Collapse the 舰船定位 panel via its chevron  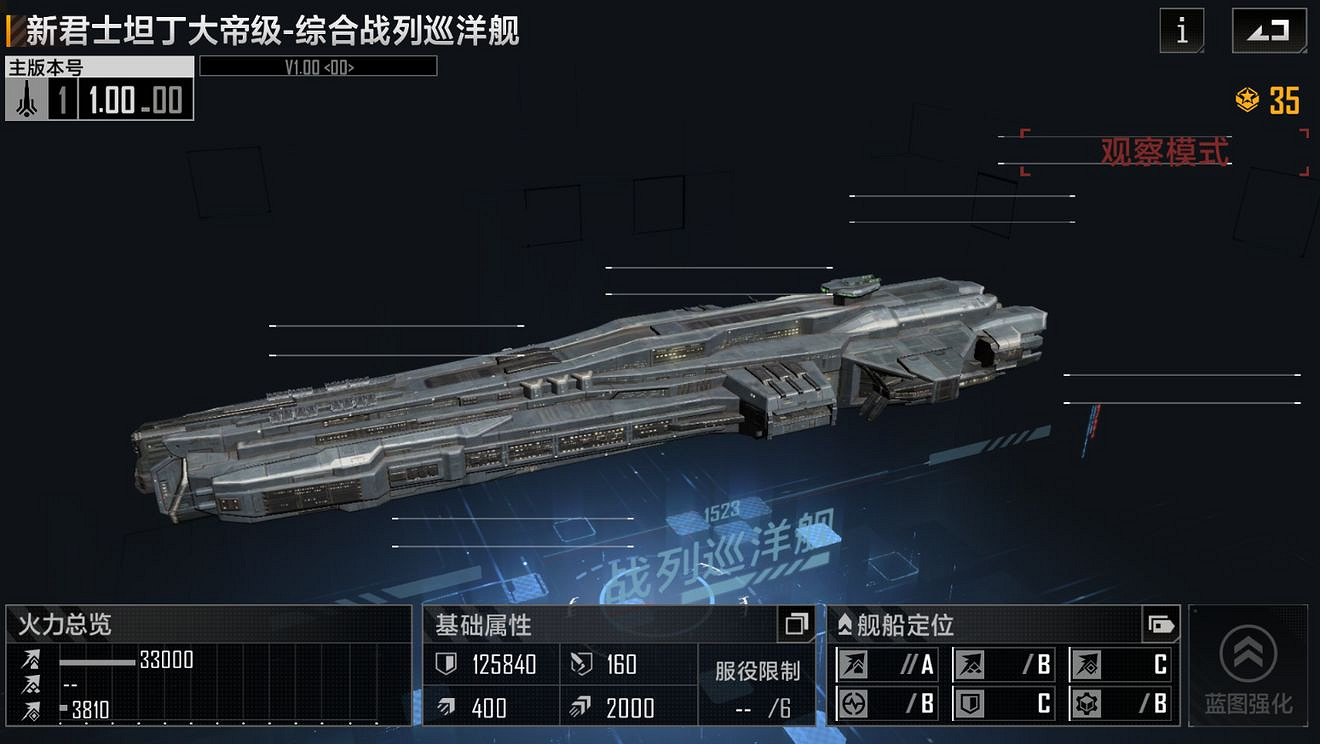click(845, 624)
